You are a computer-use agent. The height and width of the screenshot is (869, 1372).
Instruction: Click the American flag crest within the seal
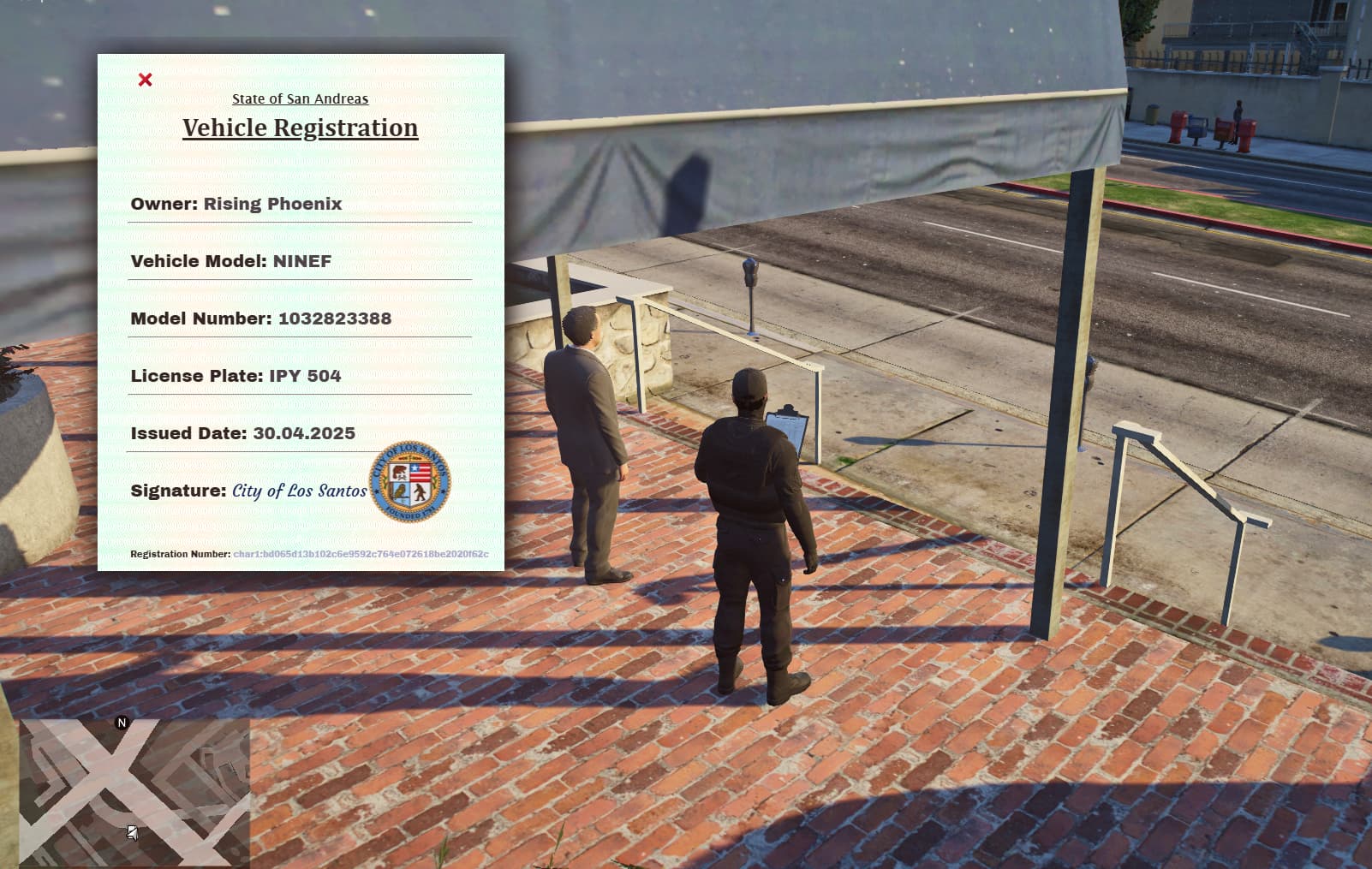tap(420, 472)
